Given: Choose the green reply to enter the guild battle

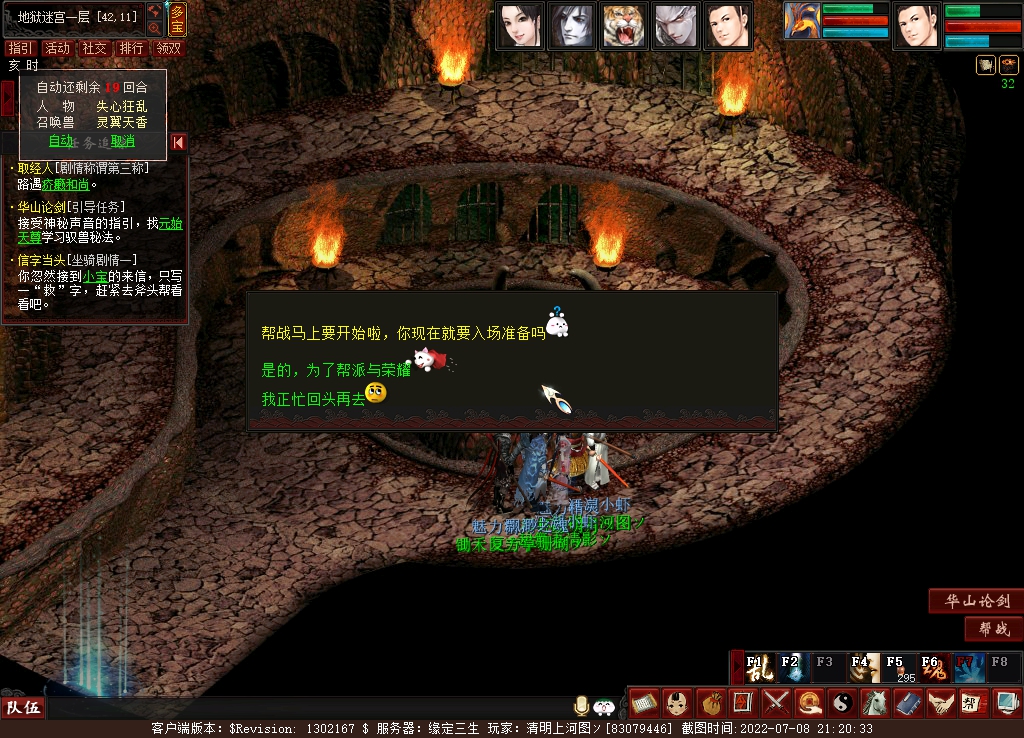Looking at the screenshot, I should pos(334,369).
